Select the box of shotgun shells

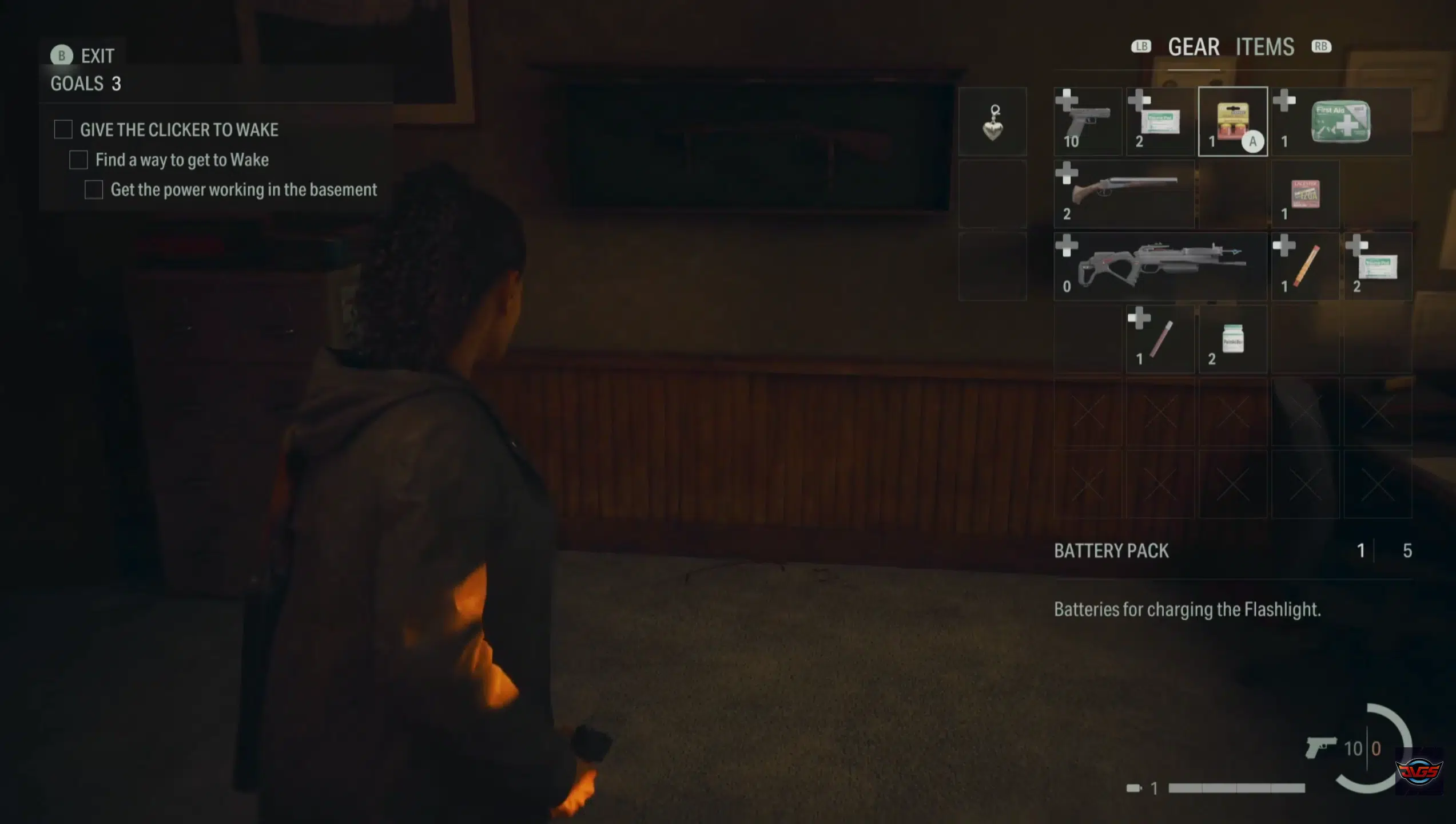[1306, 195]
